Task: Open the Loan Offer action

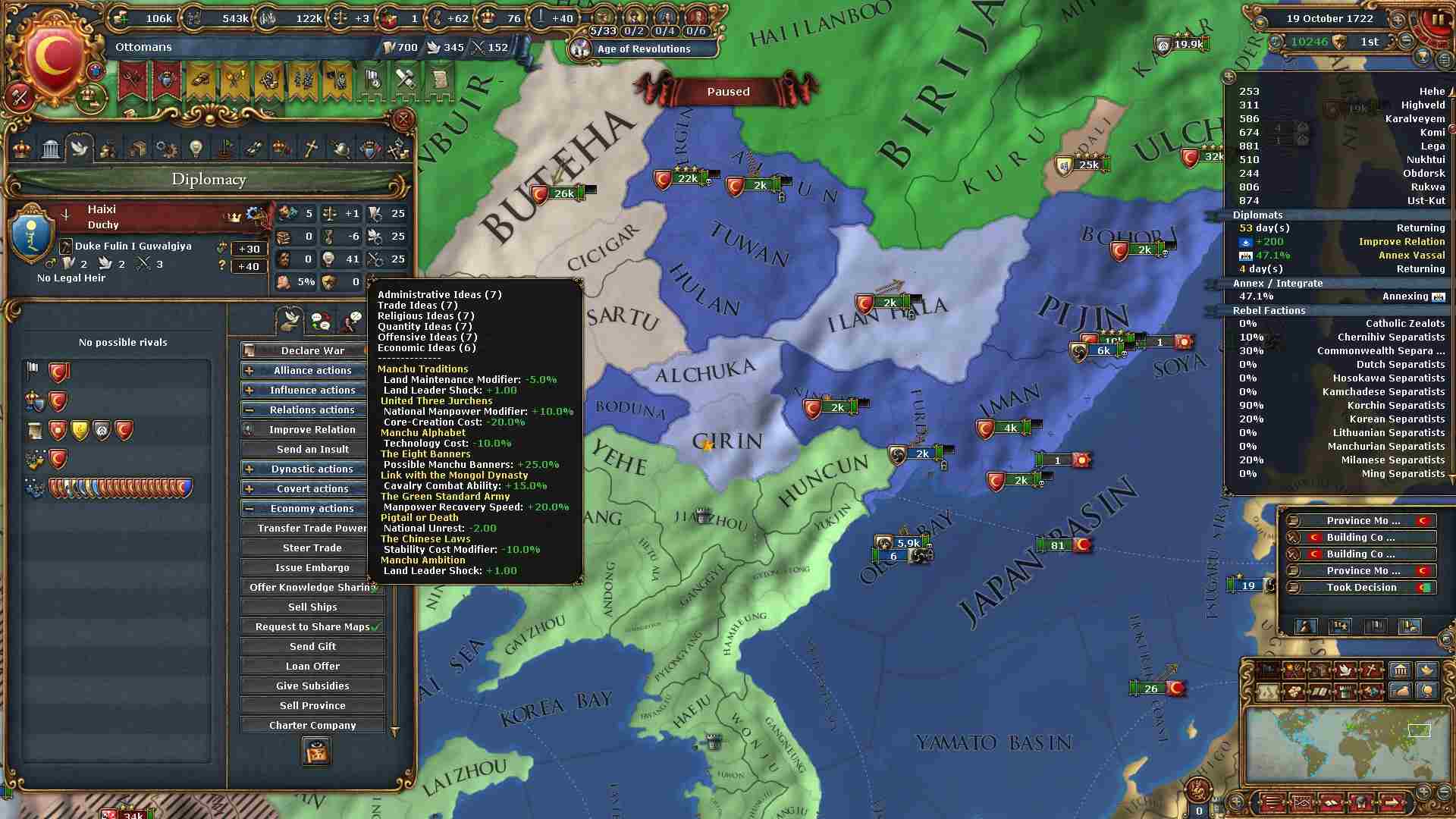Action: [x=312, y=666]
